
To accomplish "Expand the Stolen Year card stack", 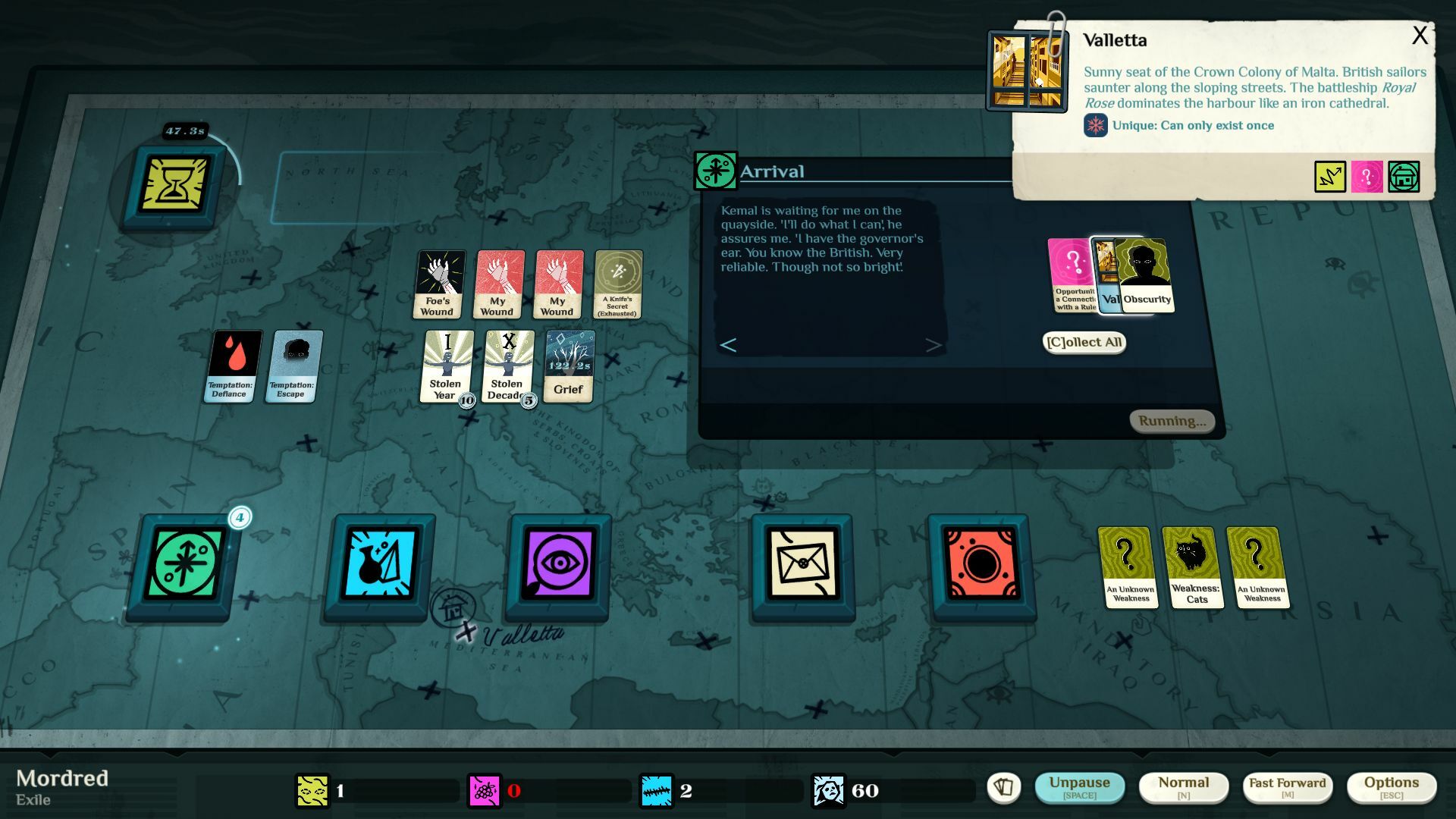I will pyautogui.click(x=446, y=368).
